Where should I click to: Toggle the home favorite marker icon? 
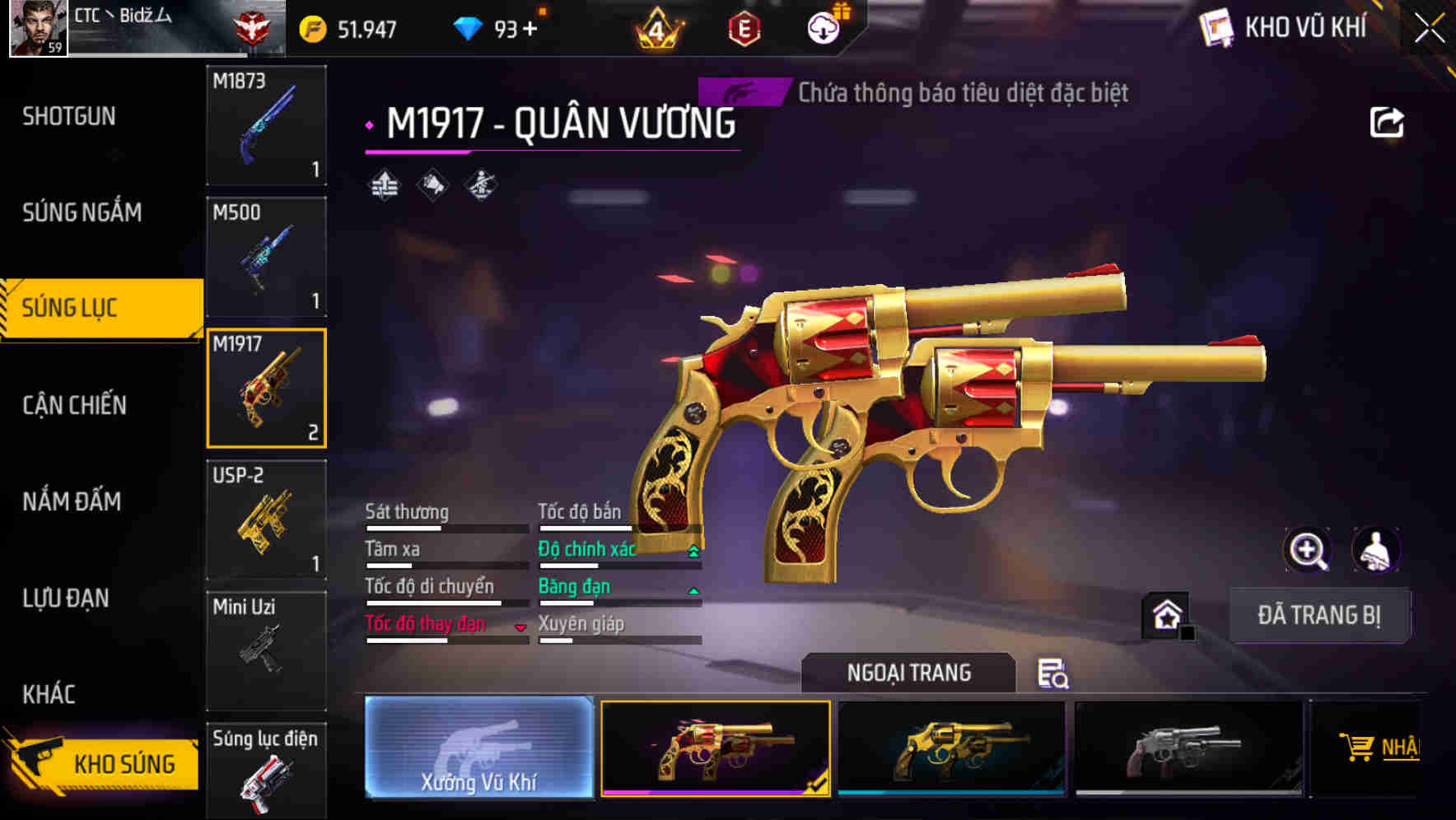[x=1165, y=613]
